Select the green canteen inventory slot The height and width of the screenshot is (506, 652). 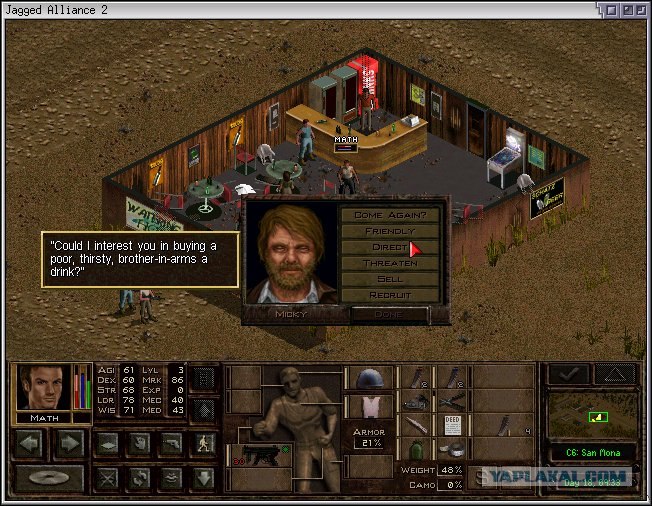[x=415, y=448]
